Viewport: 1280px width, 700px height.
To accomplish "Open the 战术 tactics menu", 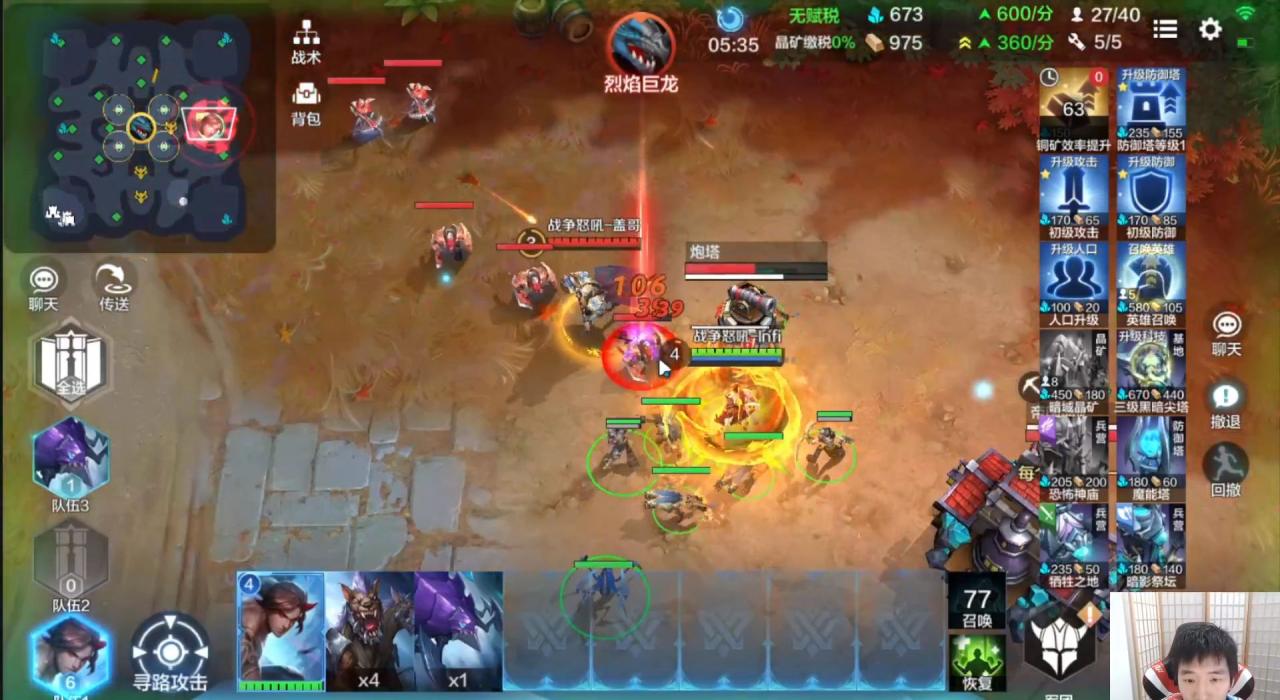I will [x=306, y=40].
